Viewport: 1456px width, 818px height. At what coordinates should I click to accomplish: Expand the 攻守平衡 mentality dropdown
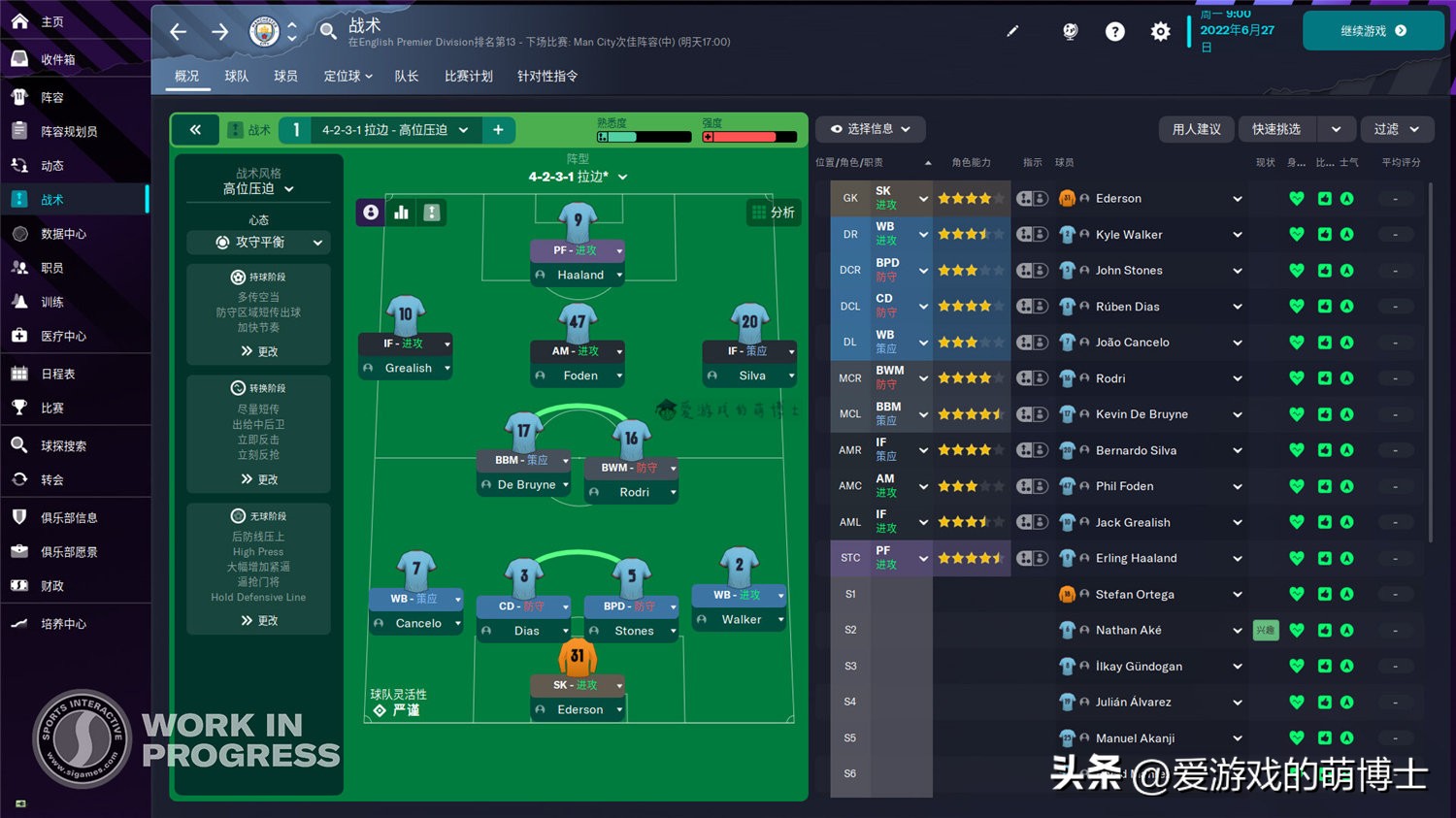coord(257,242)
